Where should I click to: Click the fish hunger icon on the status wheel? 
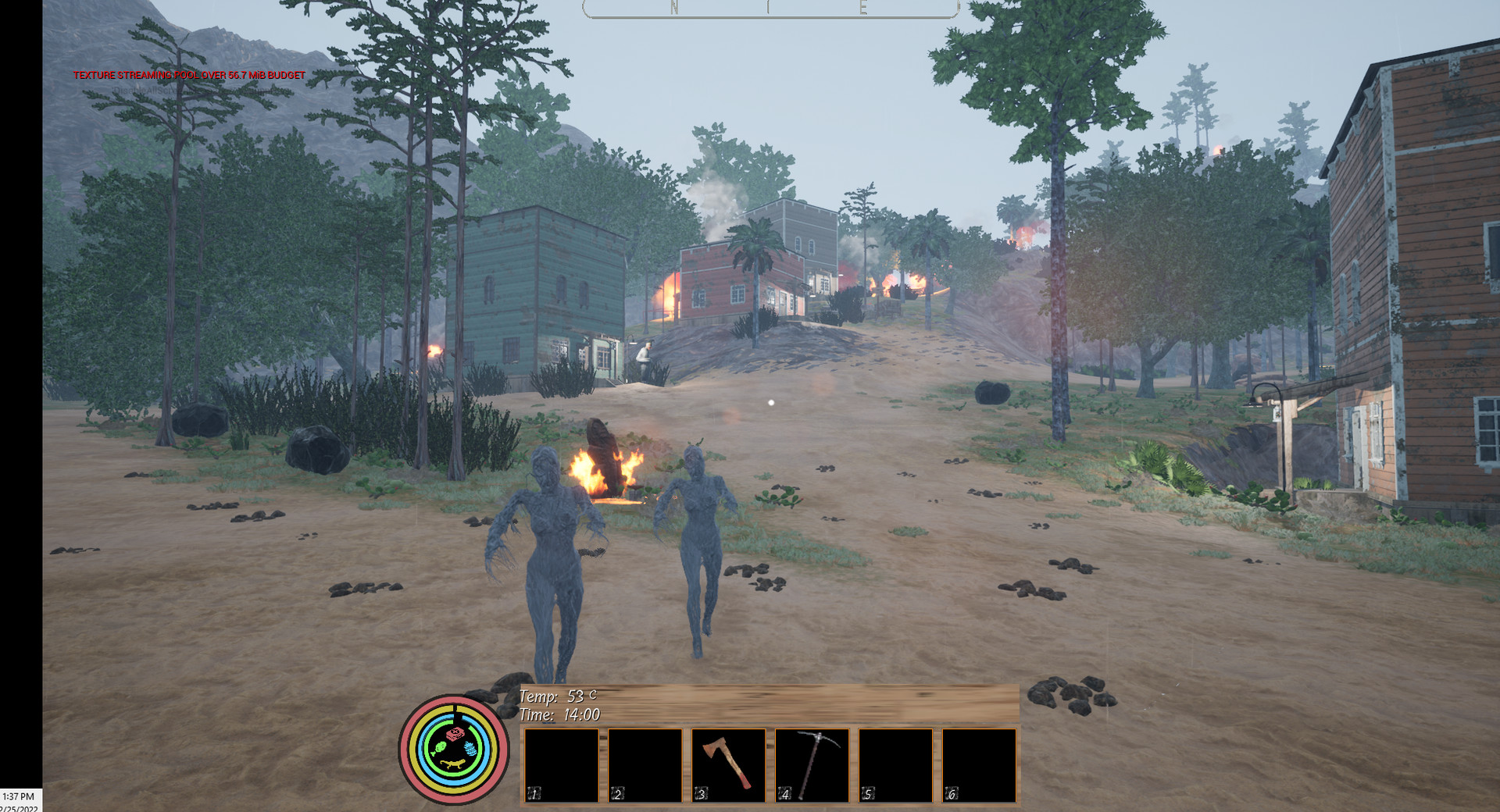pyautogui.click(x=441, y=748)
